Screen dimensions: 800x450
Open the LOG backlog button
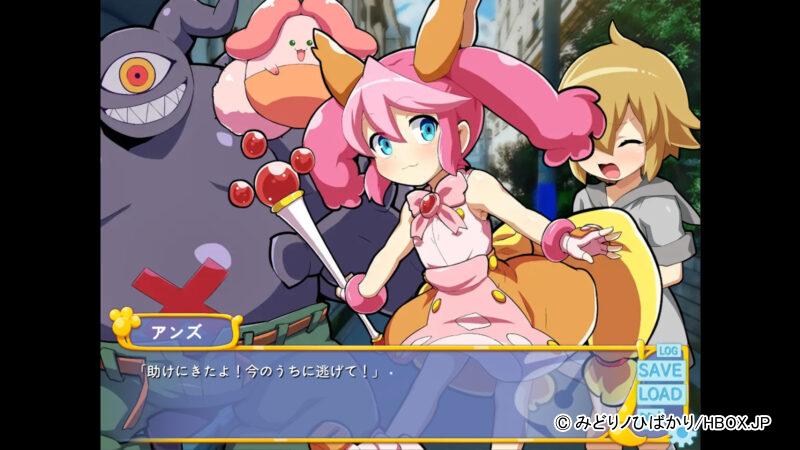(668, 351)
